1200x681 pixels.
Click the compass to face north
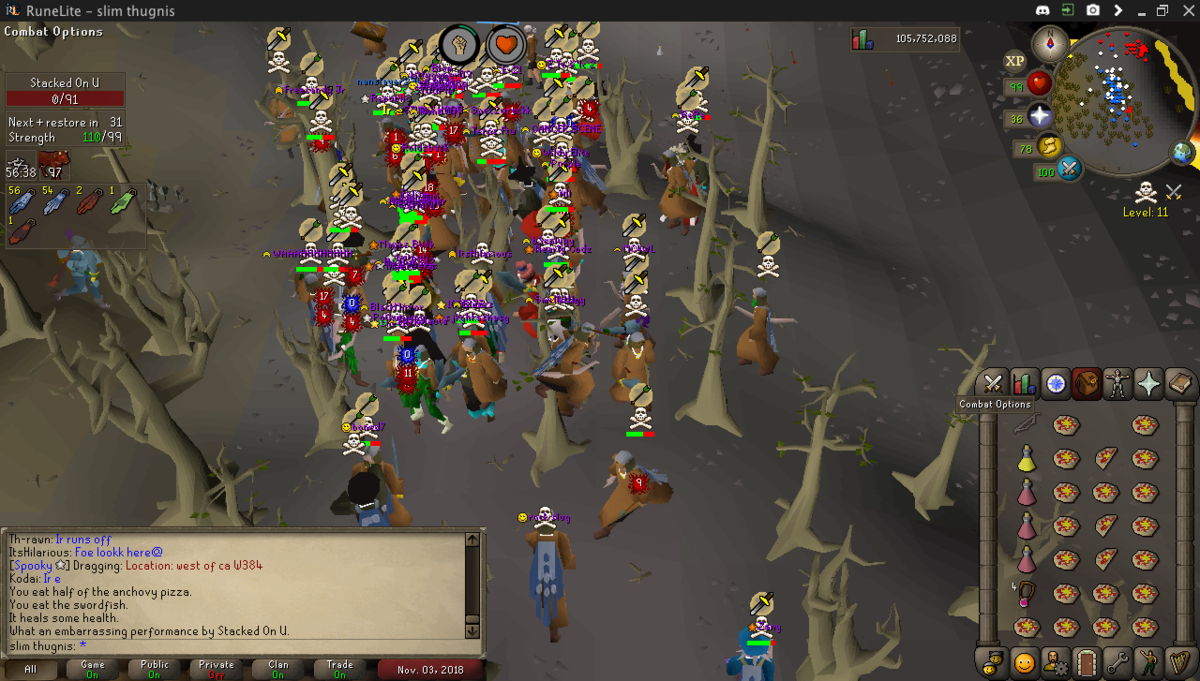pyautogui.click(x=1051, y=43)
